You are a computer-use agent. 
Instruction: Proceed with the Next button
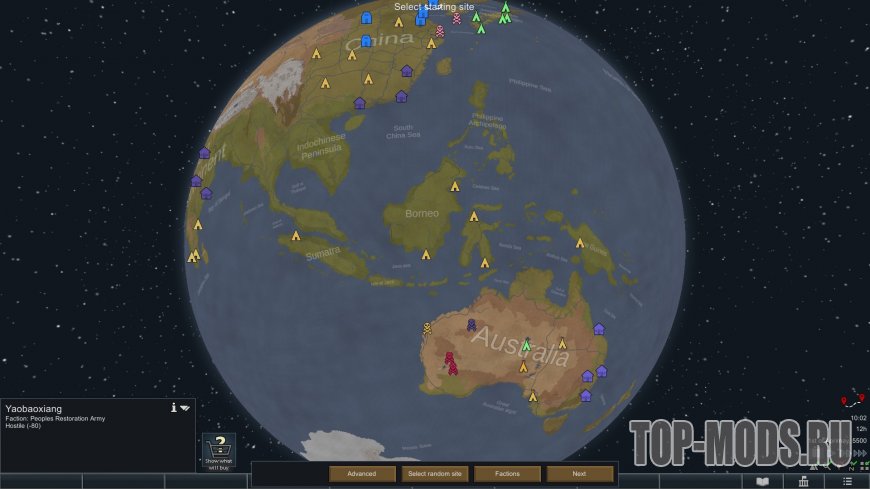coord(579,473)
